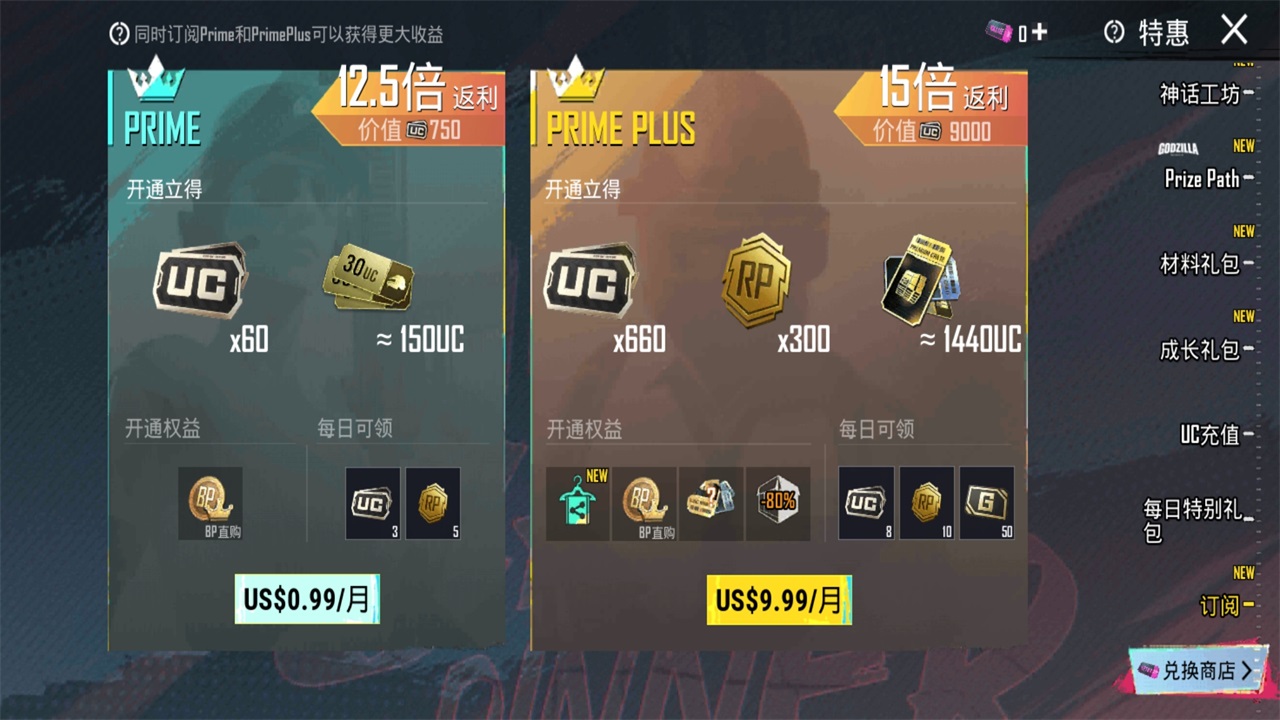Tap the subscription tip question mark icon
The height and width of the screenshot is (720, 1280).
click(119, 34)
